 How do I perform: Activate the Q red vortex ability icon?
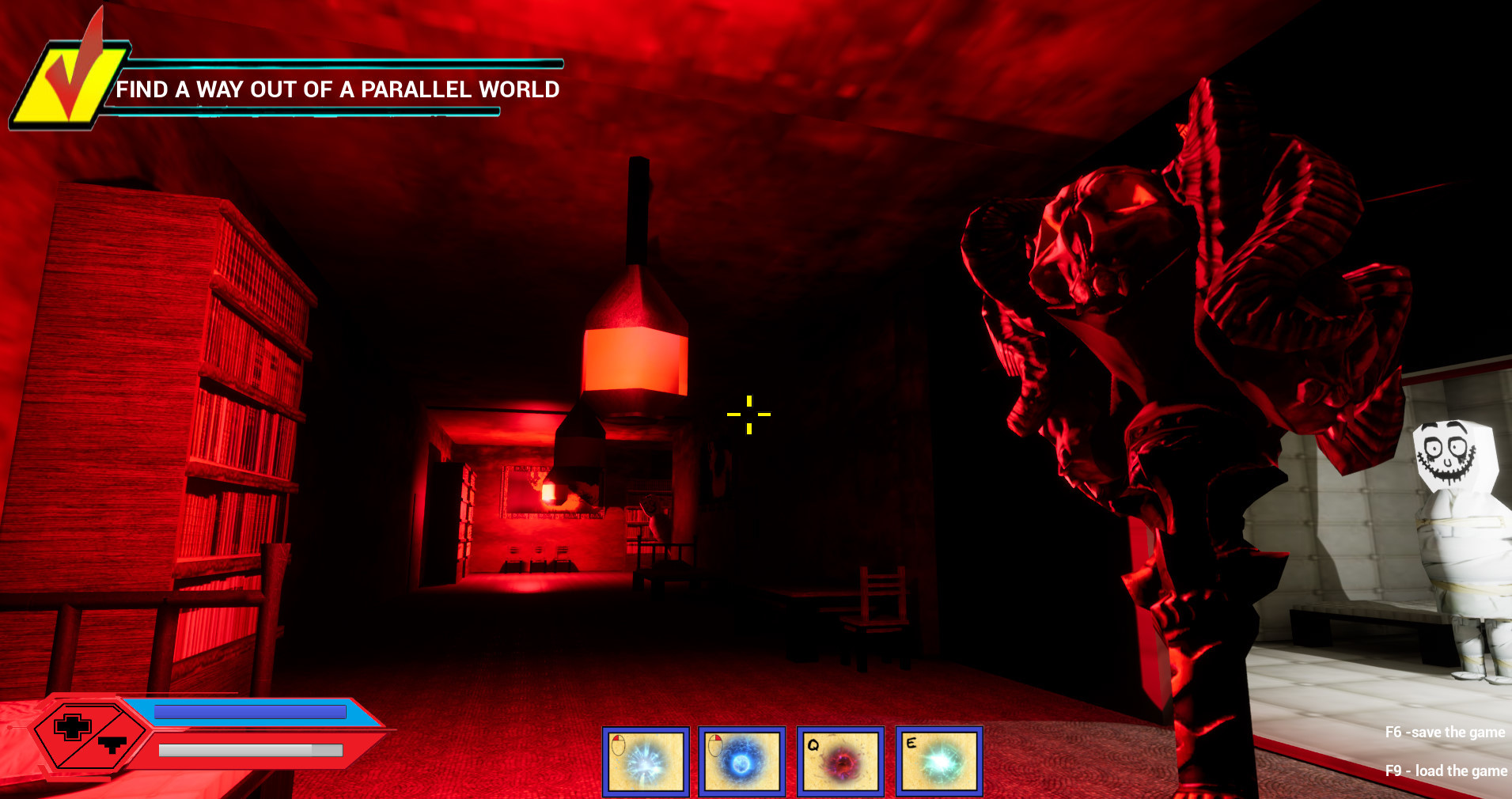[840, 762]
